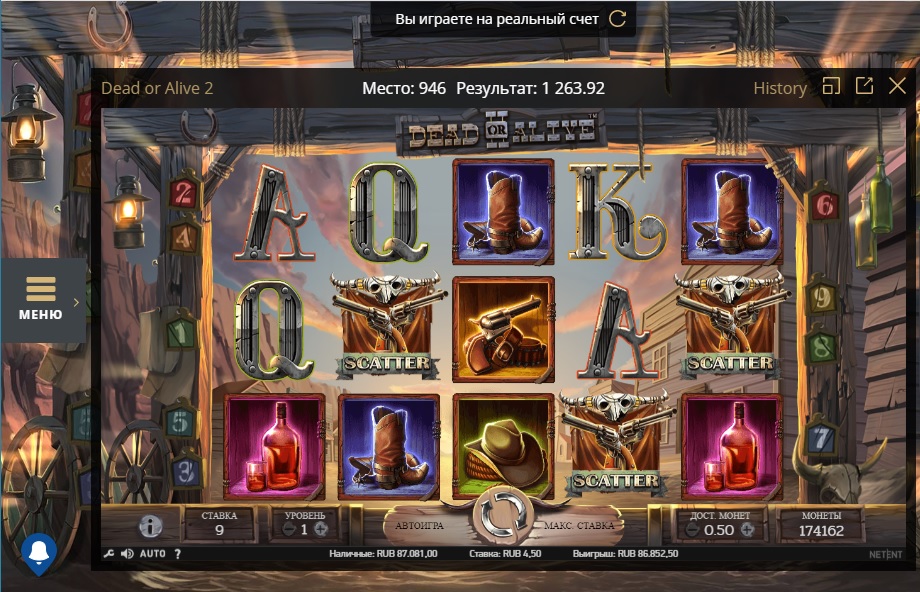Open the question mark help icon
The image size is (920, 592).
[177, 553]
